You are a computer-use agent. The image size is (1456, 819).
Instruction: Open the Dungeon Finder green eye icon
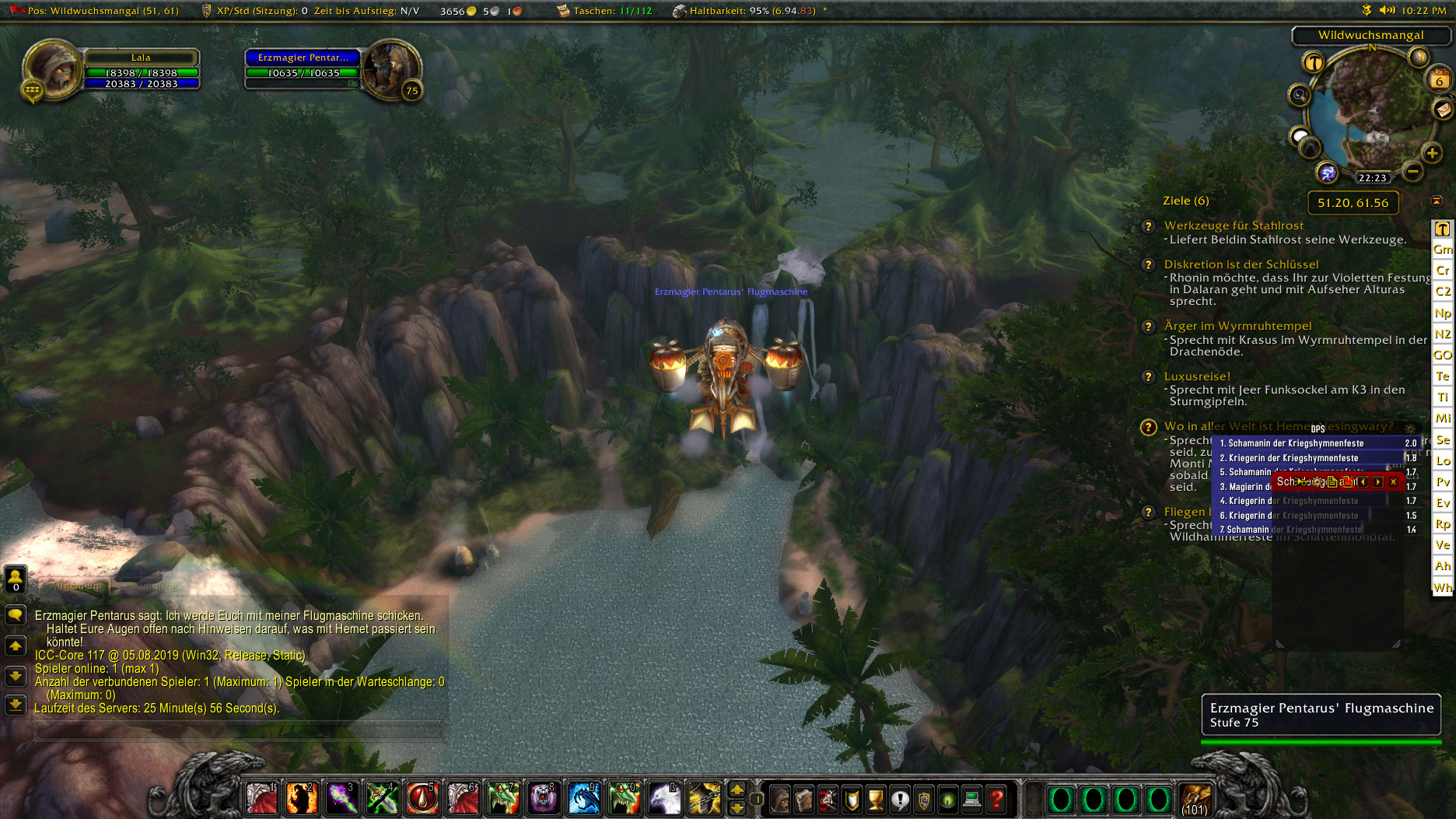pyautogui.click(x=947, y=800)
